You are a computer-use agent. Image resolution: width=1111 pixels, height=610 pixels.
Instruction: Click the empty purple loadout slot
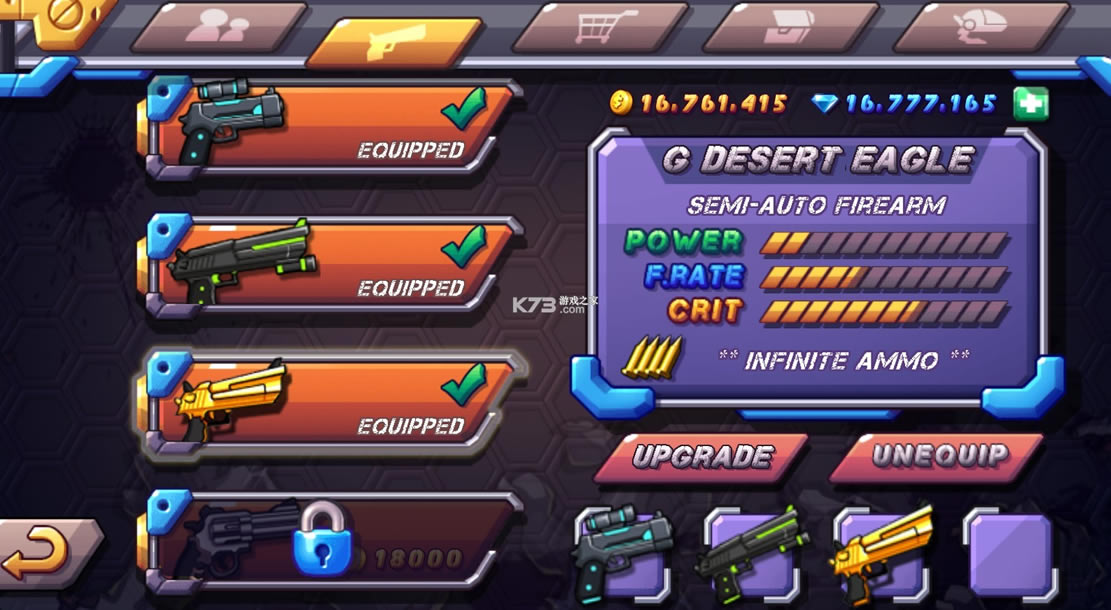tap(1010, 555)
